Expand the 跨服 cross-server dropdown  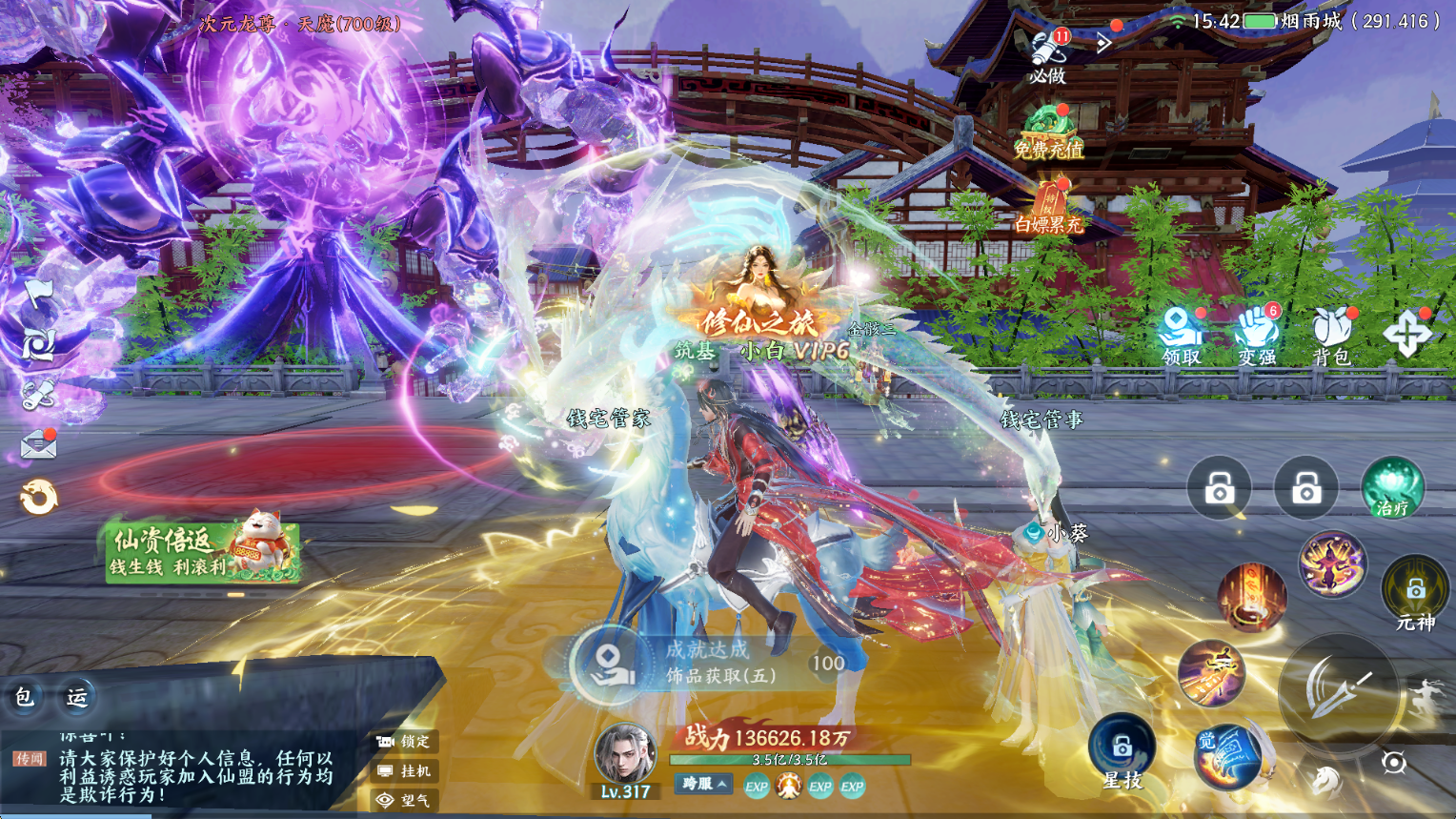[704, 784]
